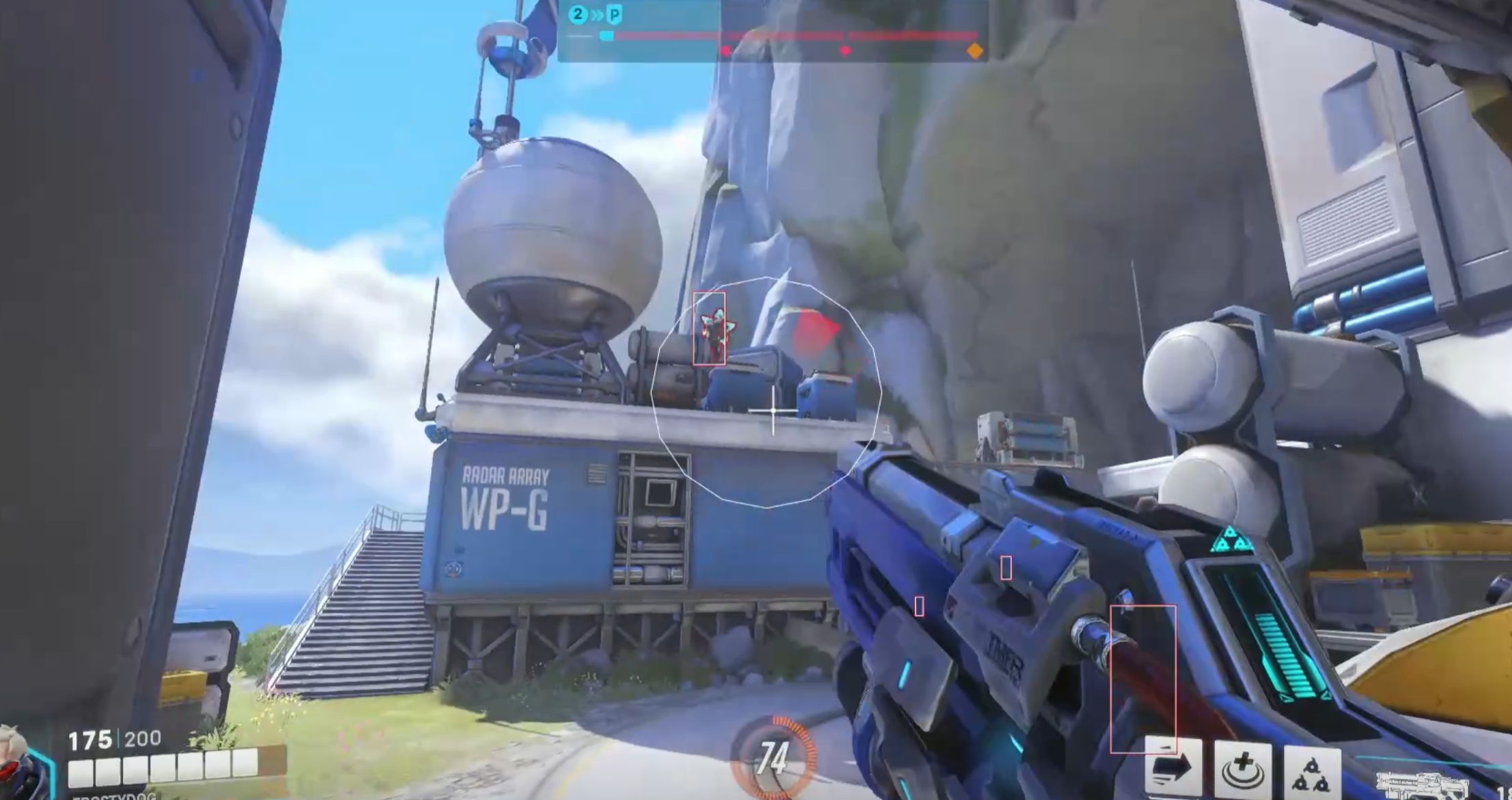Click the orange final destination diamond marker
This screenshot has height=800, width=1512.
tap(975, 51)
